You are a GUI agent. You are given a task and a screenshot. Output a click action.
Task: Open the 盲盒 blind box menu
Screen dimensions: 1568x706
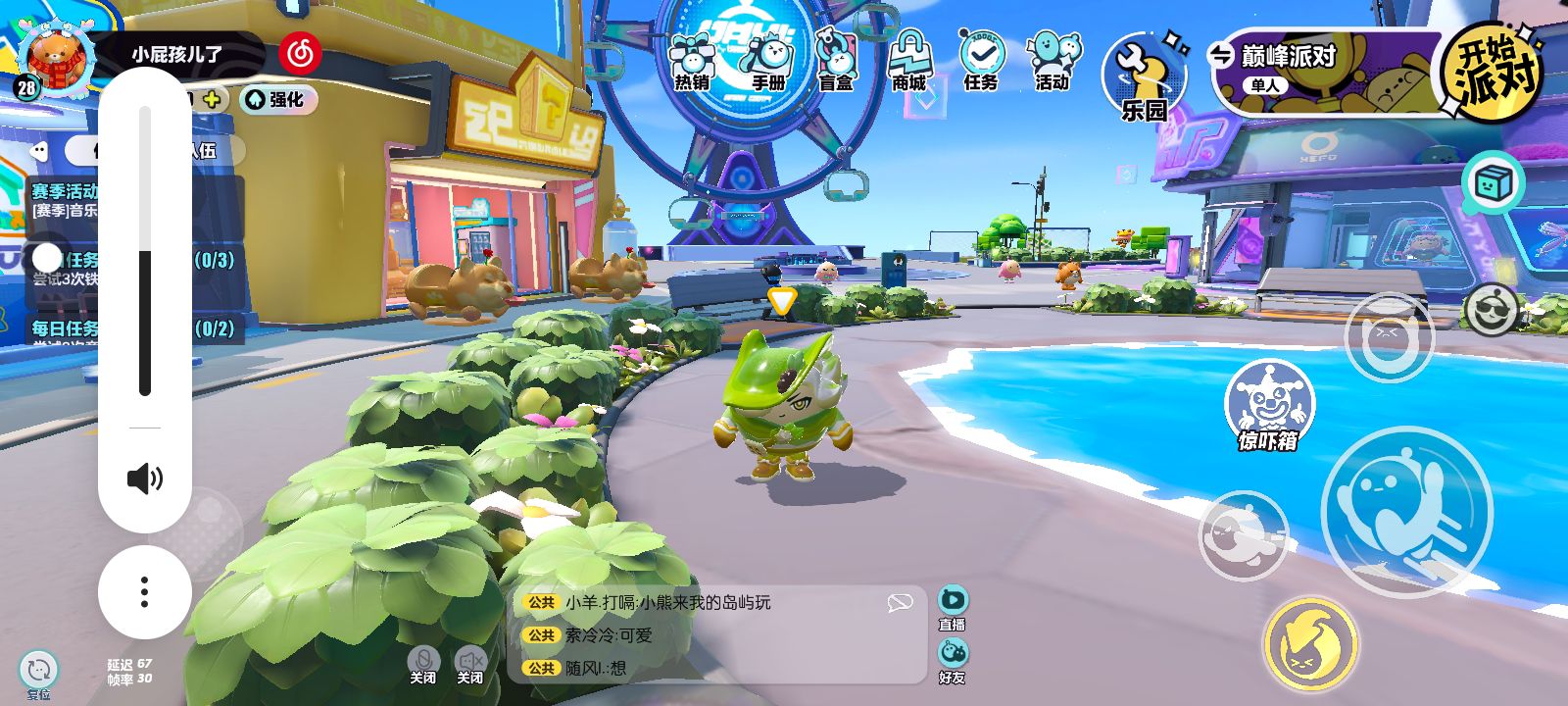point(836,61)
